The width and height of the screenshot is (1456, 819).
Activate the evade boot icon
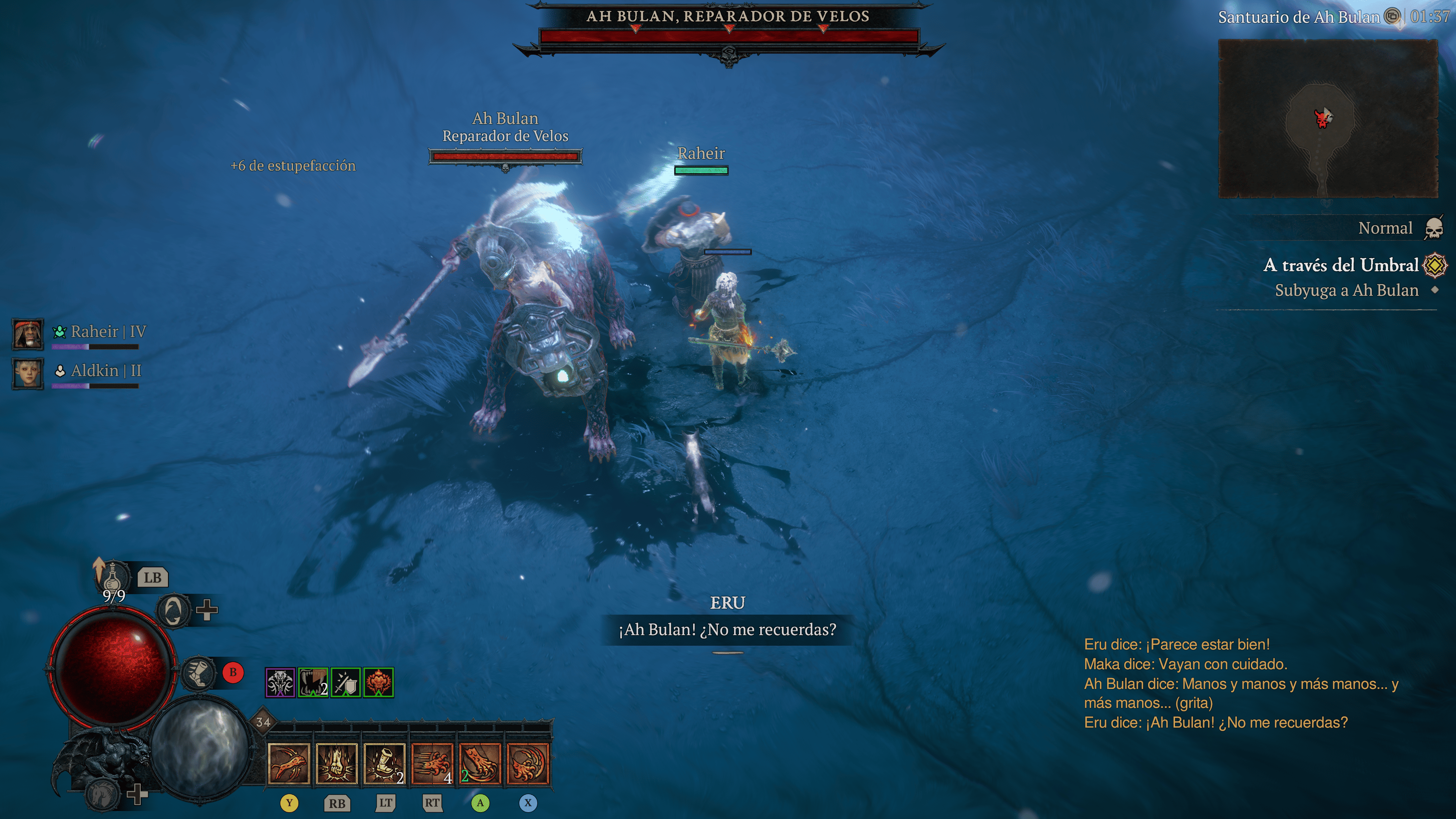(x=199, y=673)
